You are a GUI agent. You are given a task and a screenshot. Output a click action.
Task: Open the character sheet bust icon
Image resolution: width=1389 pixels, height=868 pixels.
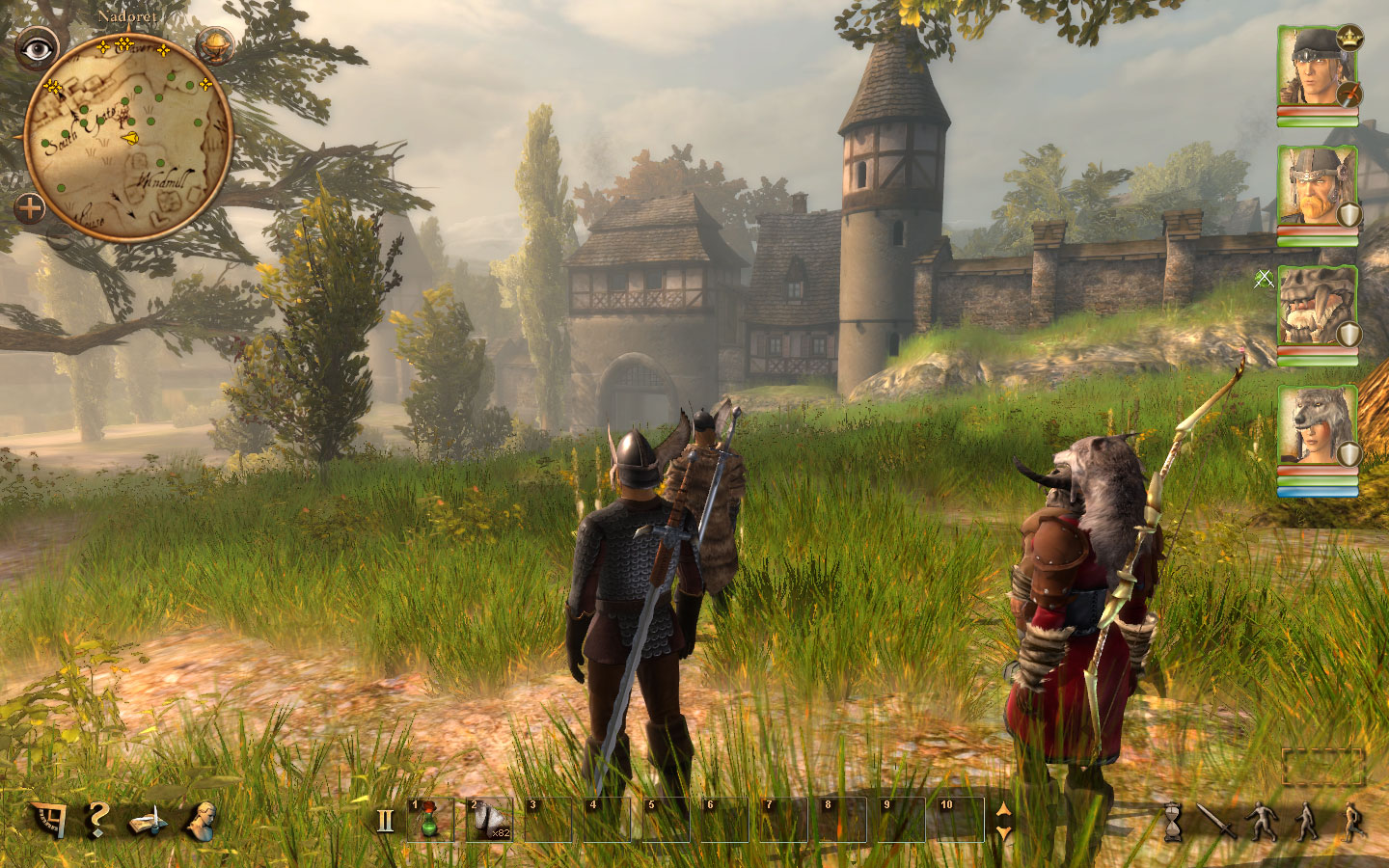pos(202,820)
